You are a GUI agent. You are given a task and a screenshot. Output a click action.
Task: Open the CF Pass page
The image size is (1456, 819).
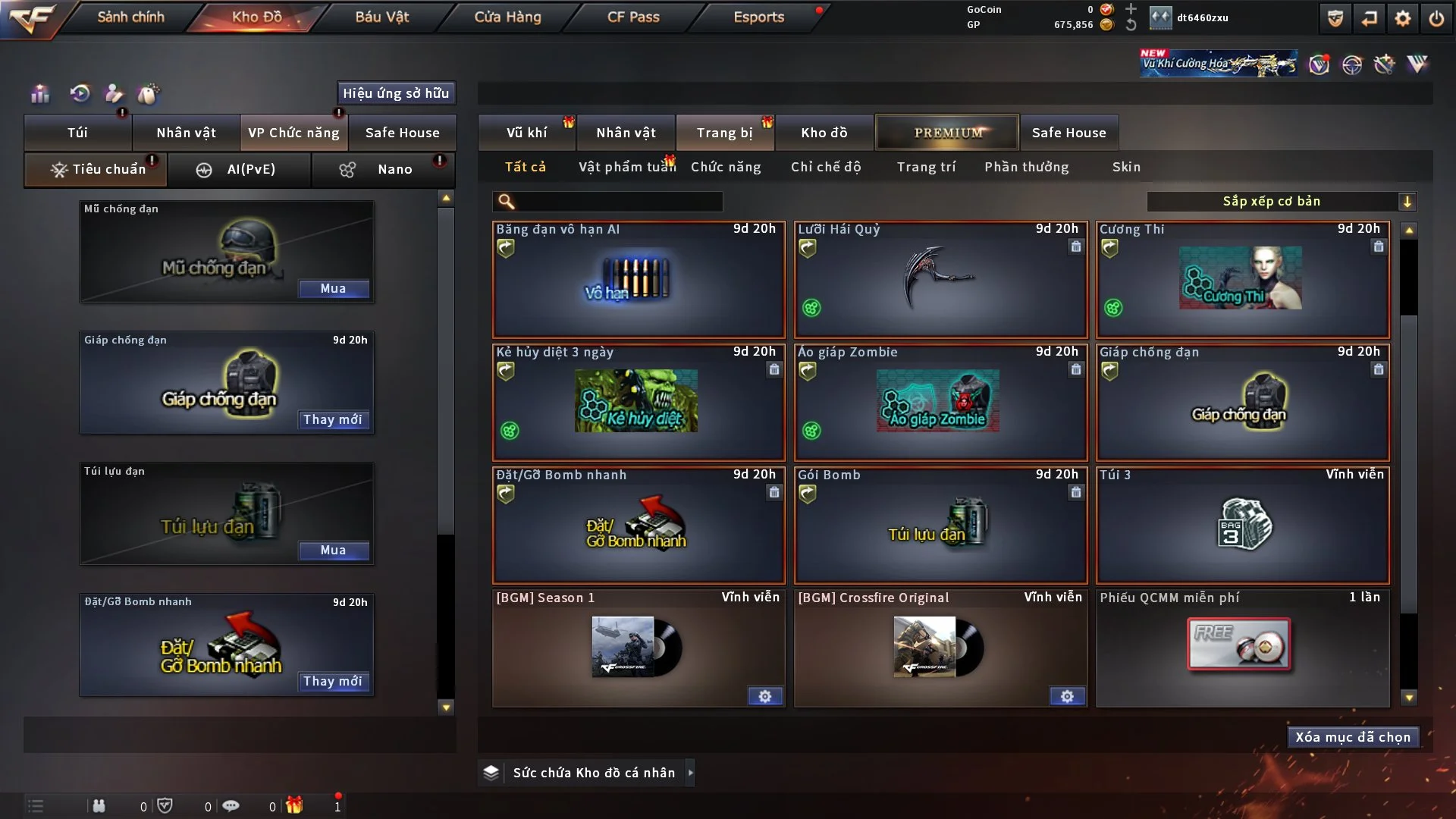pyautogui.click(x=633, y=17)
